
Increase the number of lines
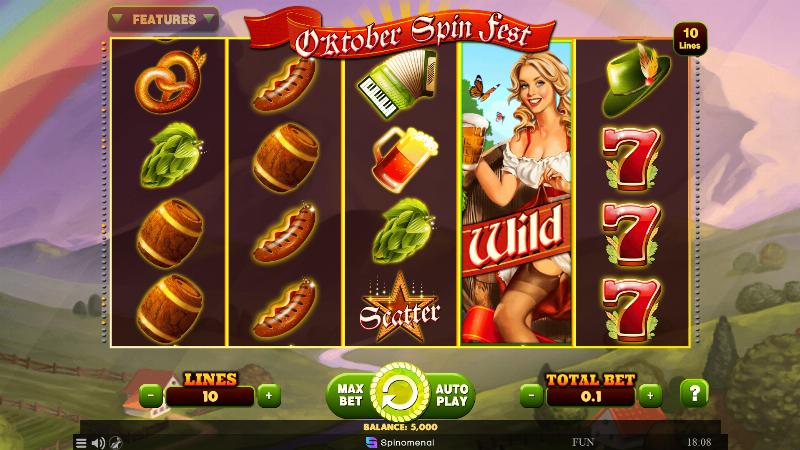(267, 395)
